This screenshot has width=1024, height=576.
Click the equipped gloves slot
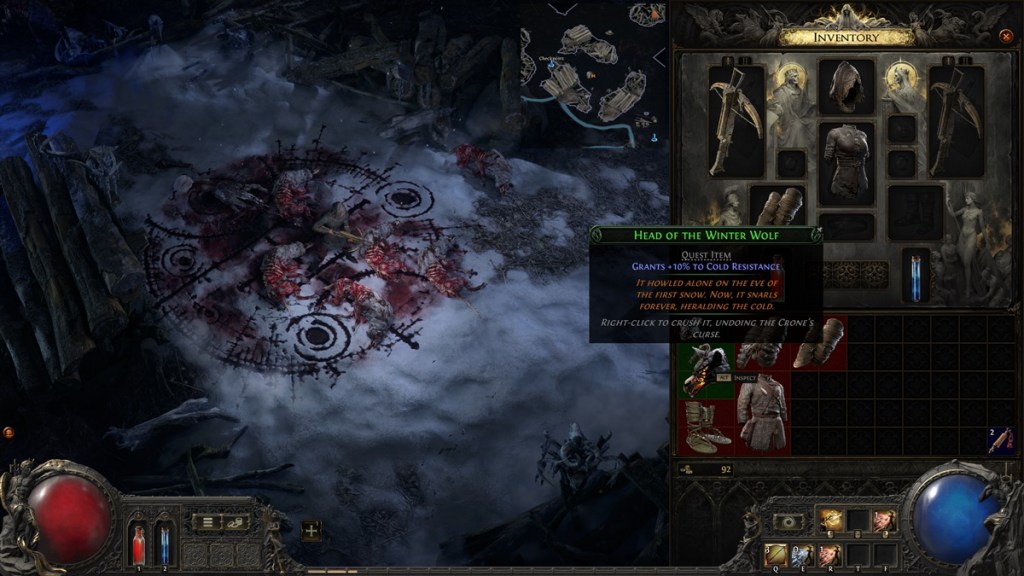(777, 206)
